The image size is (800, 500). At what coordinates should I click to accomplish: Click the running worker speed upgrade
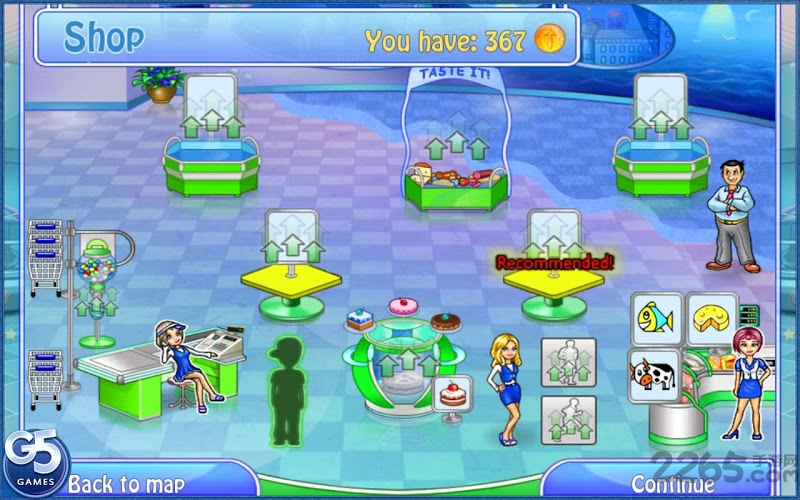click(568, 419)
